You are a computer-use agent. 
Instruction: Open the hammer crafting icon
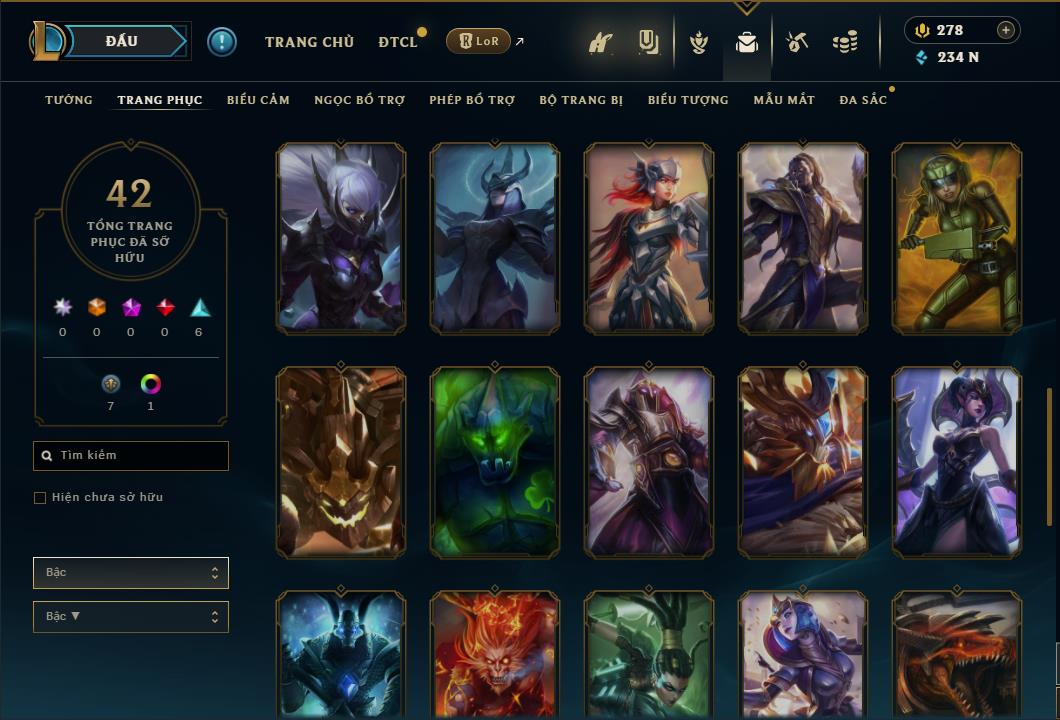point(797,43)
